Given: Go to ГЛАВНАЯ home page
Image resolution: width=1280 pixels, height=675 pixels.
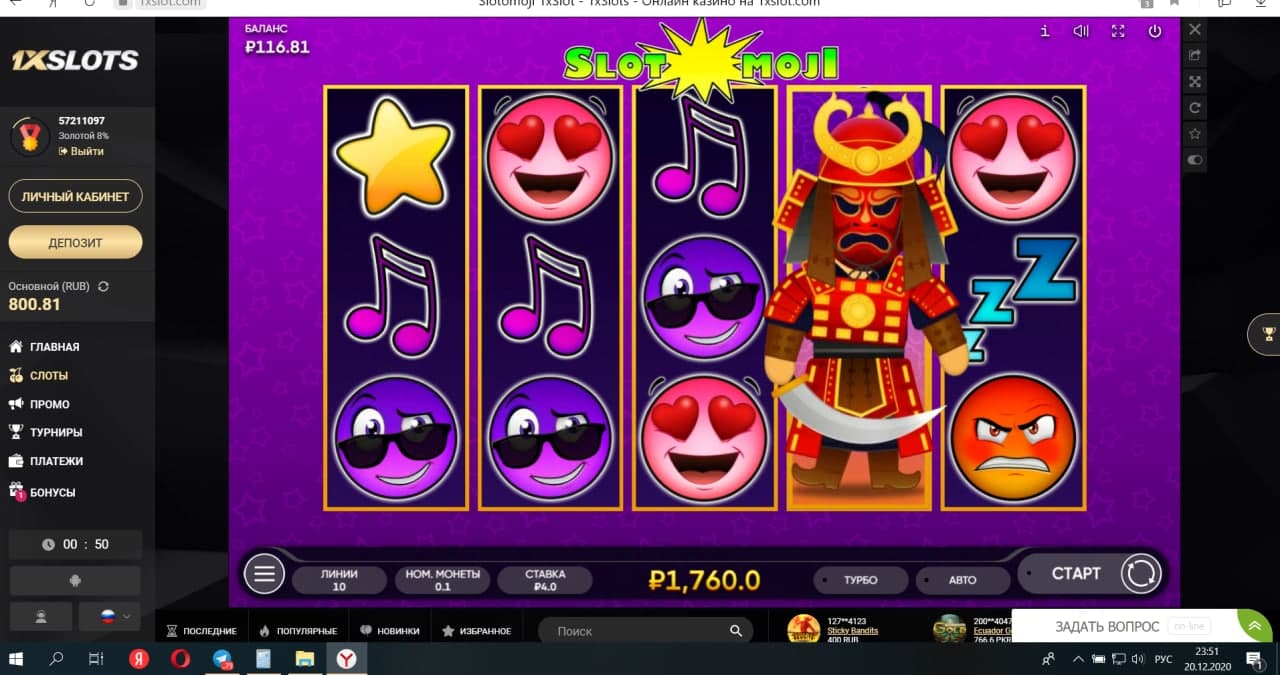Looking at the screenshot, I should pos(54,347).
